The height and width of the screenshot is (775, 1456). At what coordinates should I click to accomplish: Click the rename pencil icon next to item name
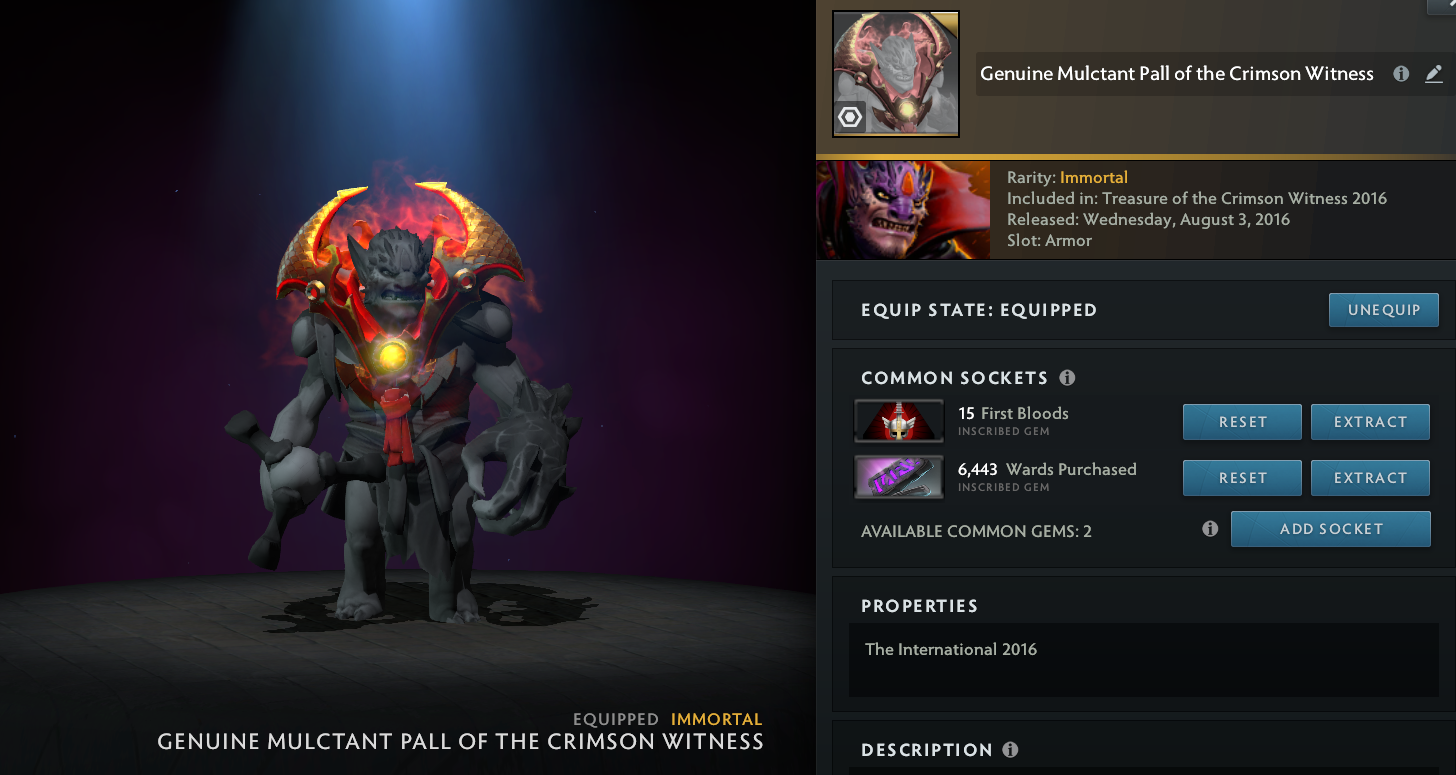[x=1434, y=73]
